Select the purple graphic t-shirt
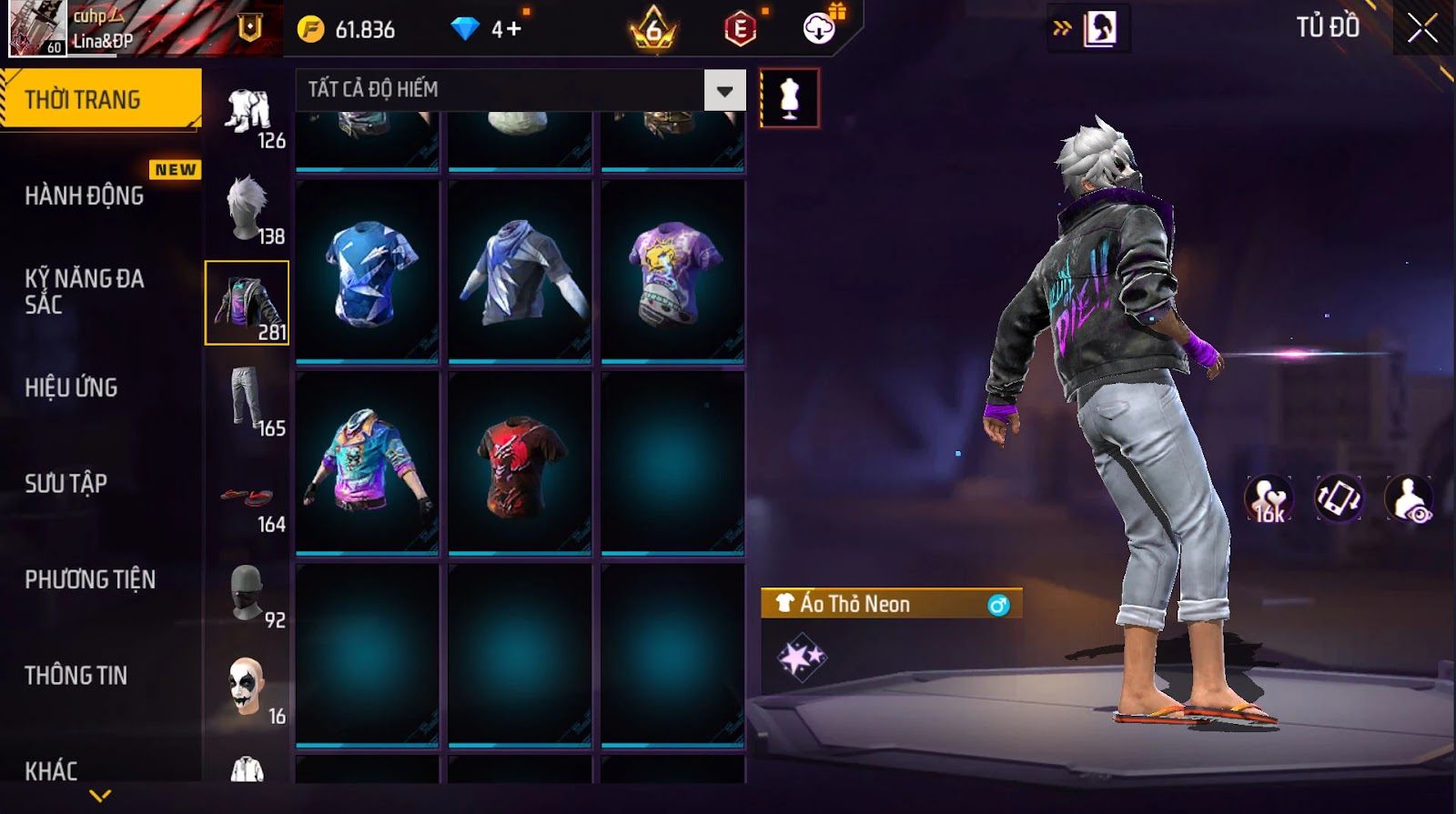Viewport: 1456px width, 814px height. 672,272
